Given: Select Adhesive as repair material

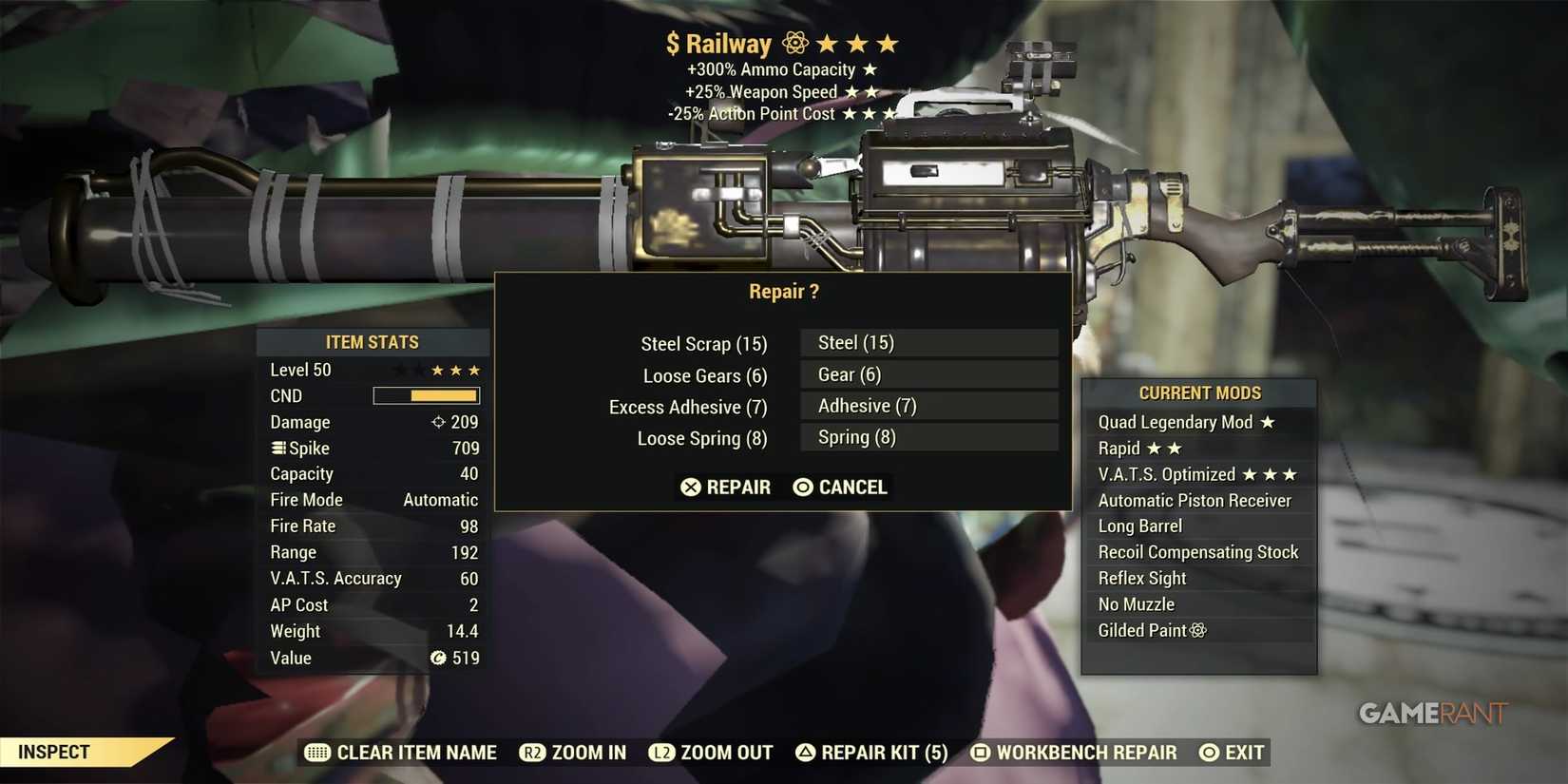Looking at the screenshot, I should pyautogui.click(x=928, y=406).
